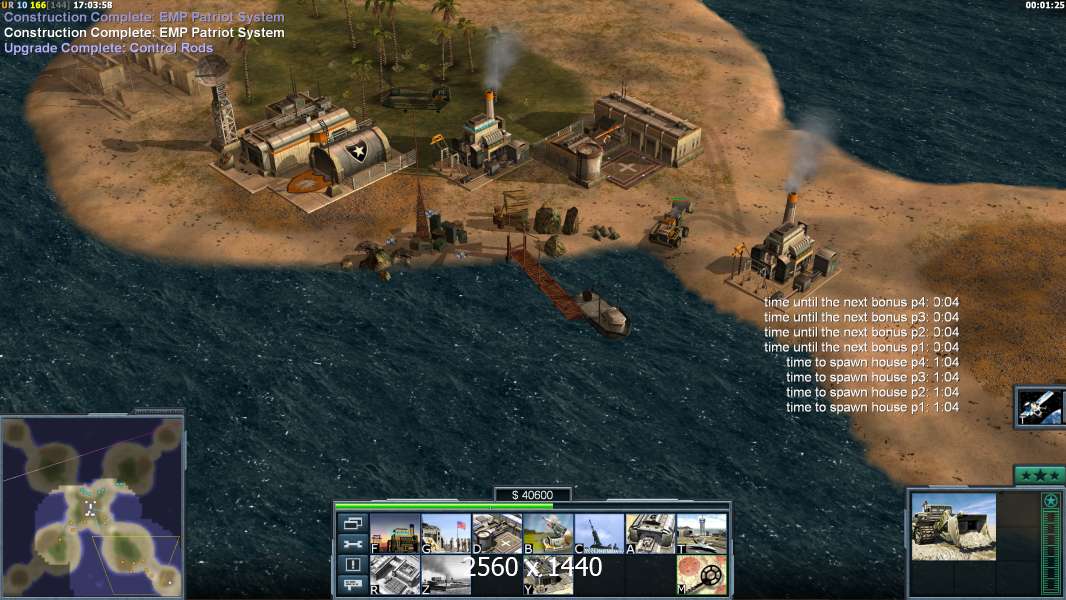Build the war factory (hotkey A)
The width and height of the screenshot is (1066, 600).
[x=650, y=533]
